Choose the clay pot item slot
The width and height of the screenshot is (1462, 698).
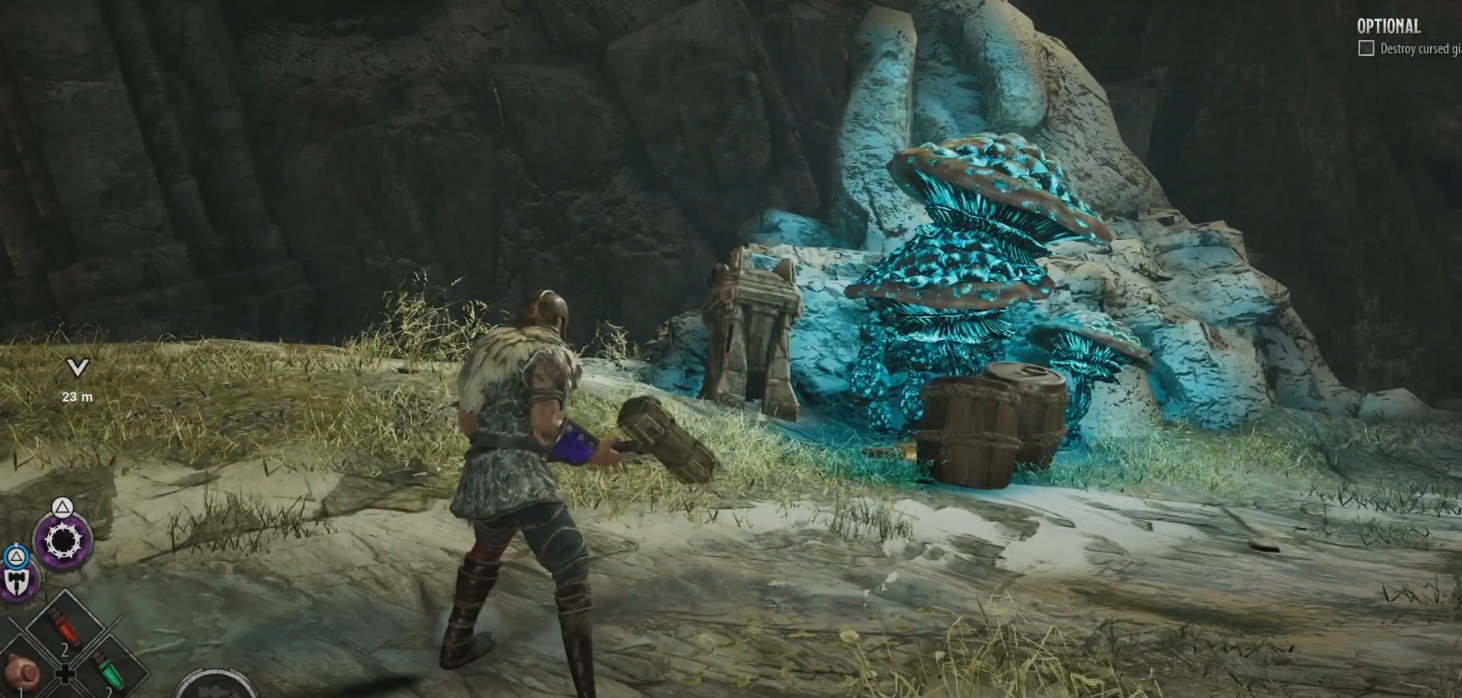pos(22,673)
